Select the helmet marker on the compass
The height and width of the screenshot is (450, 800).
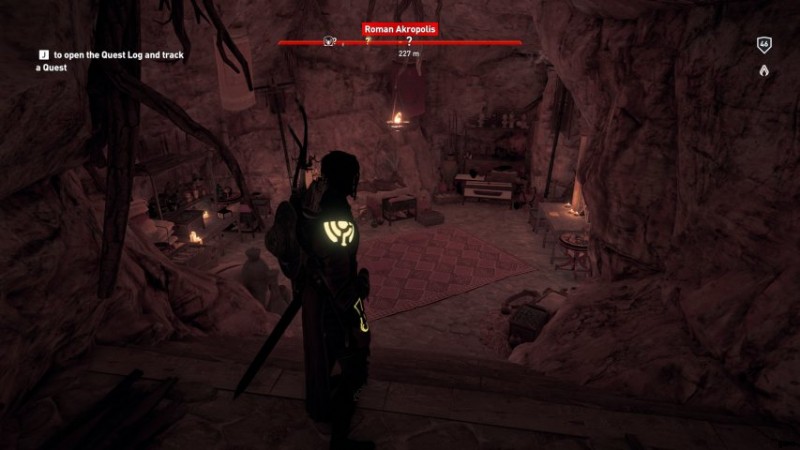tap(327, 42)
